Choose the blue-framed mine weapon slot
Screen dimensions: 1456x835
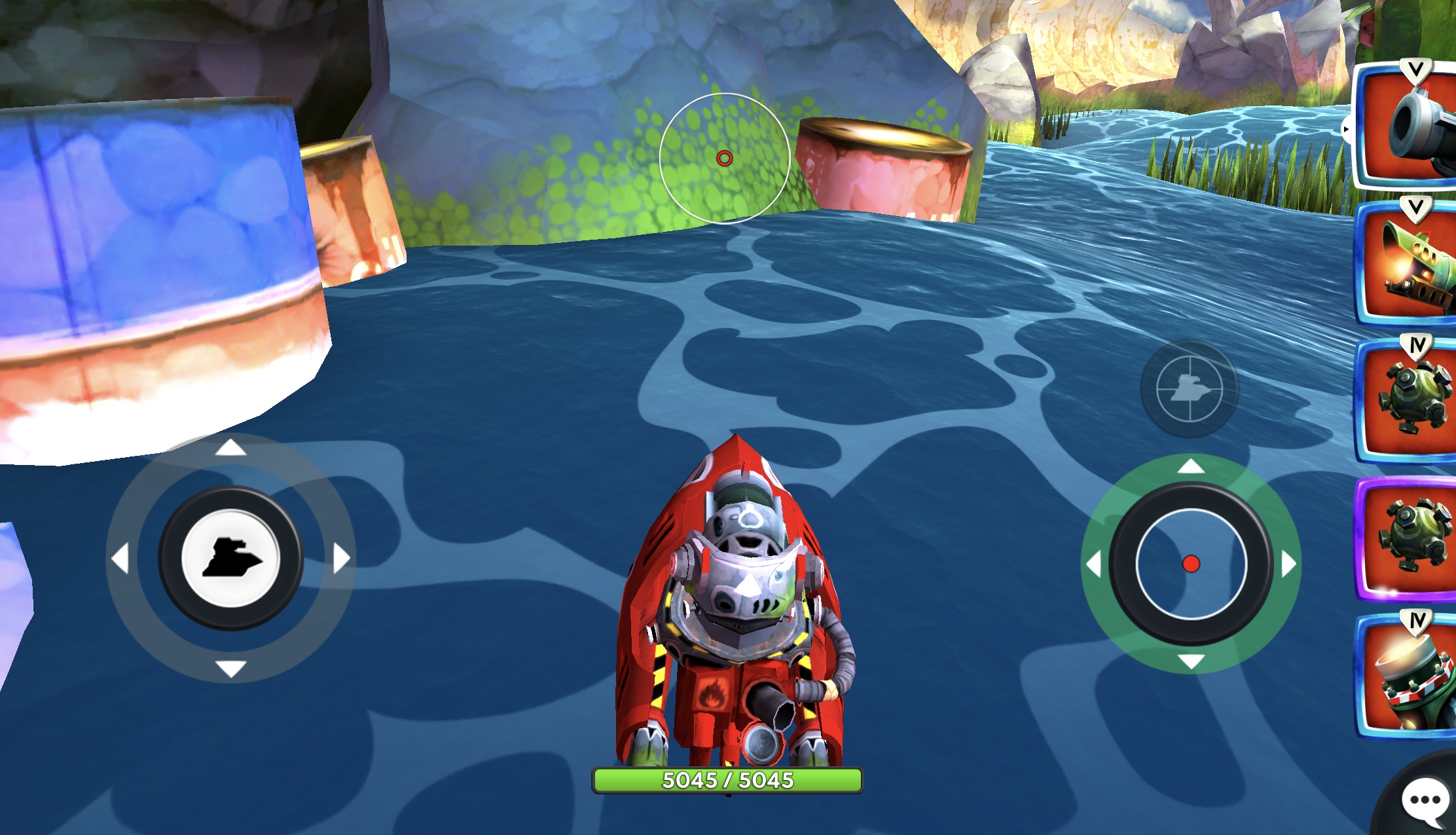[x=1408, y=401]
